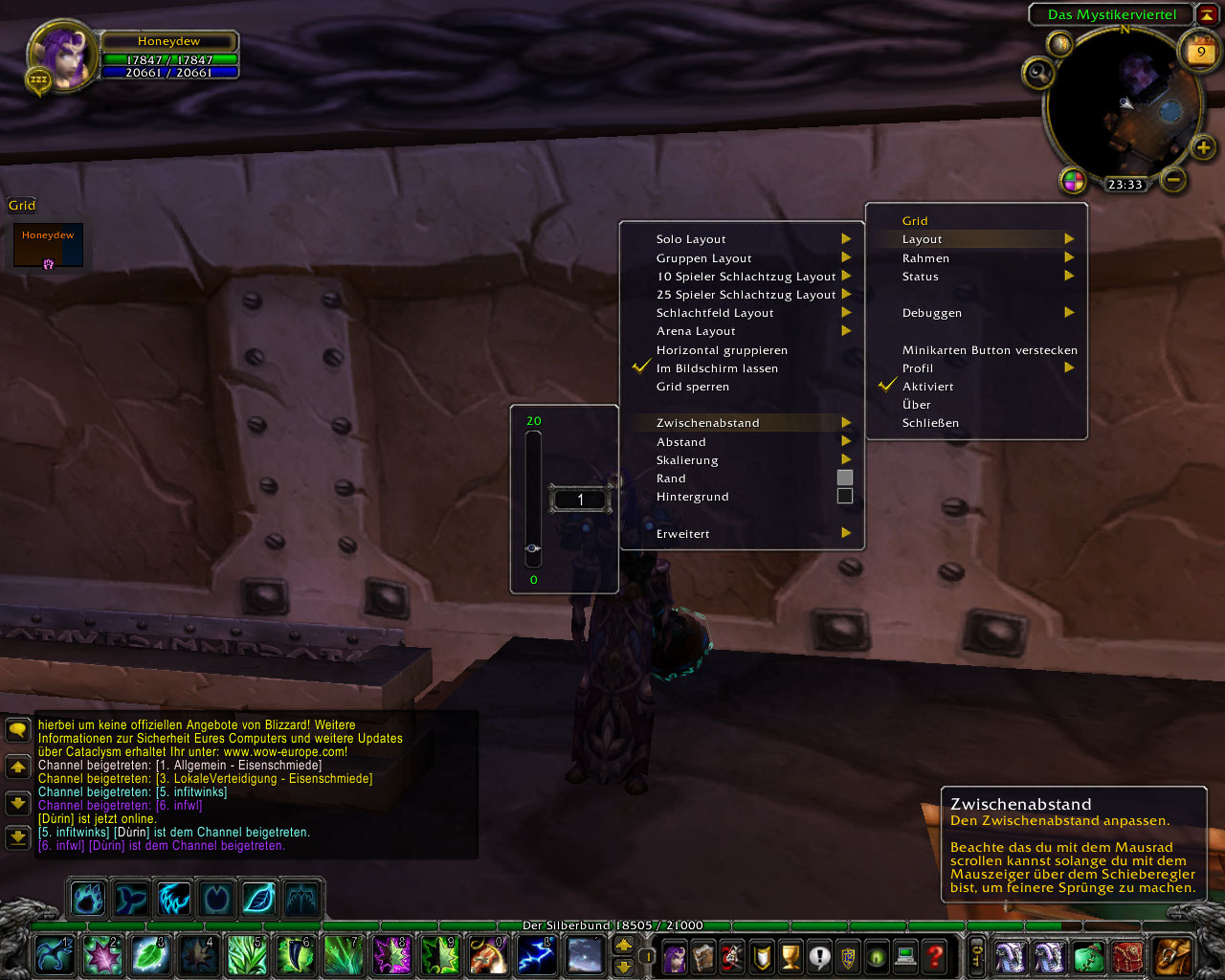Zoom out the minimap with minus button

(x=1174, y=179)
